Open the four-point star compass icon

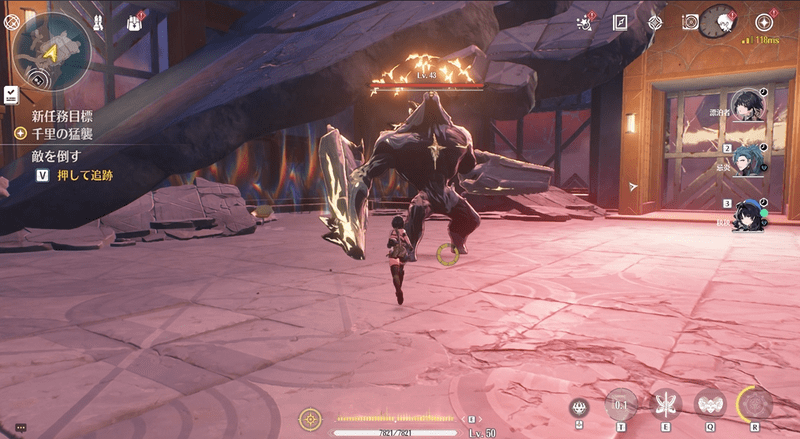764,21
